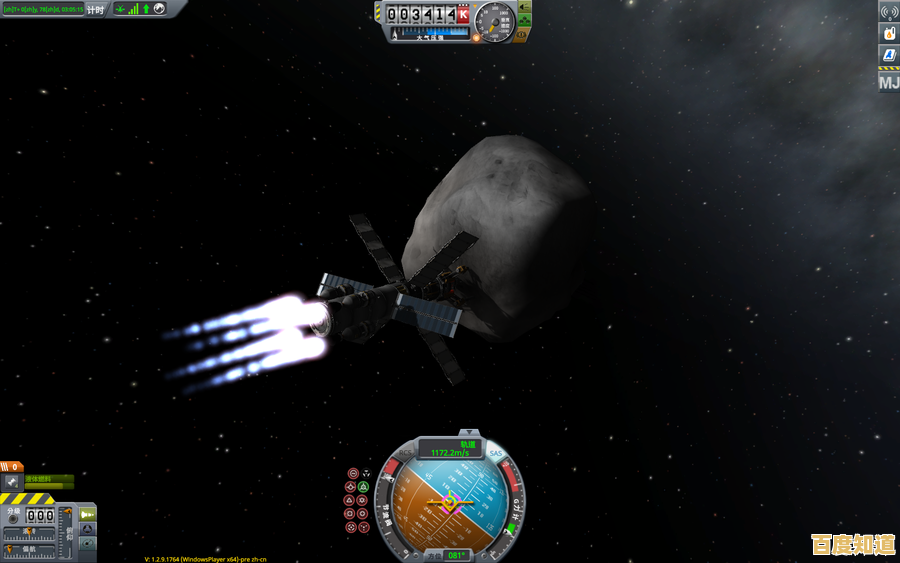This screenshot has width=900, height=563.
Task: Switch to blue docking mode button
Action: 88,528
